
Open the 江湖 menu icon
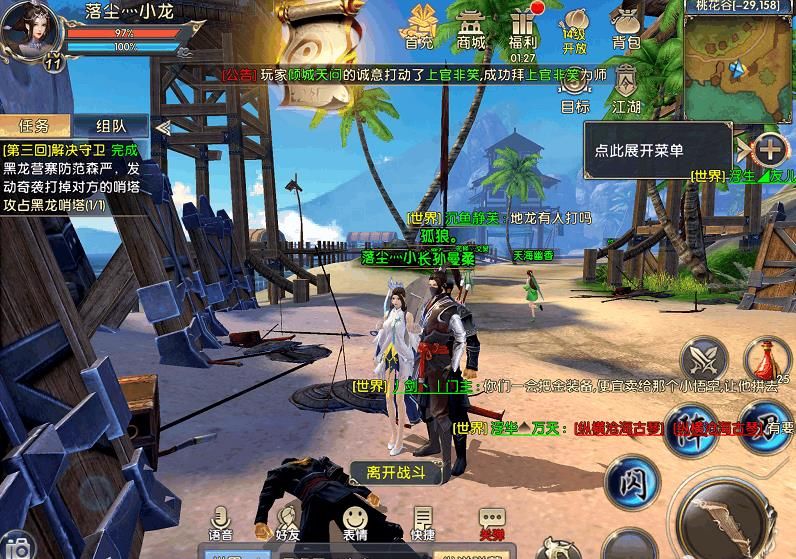[626, 88]
